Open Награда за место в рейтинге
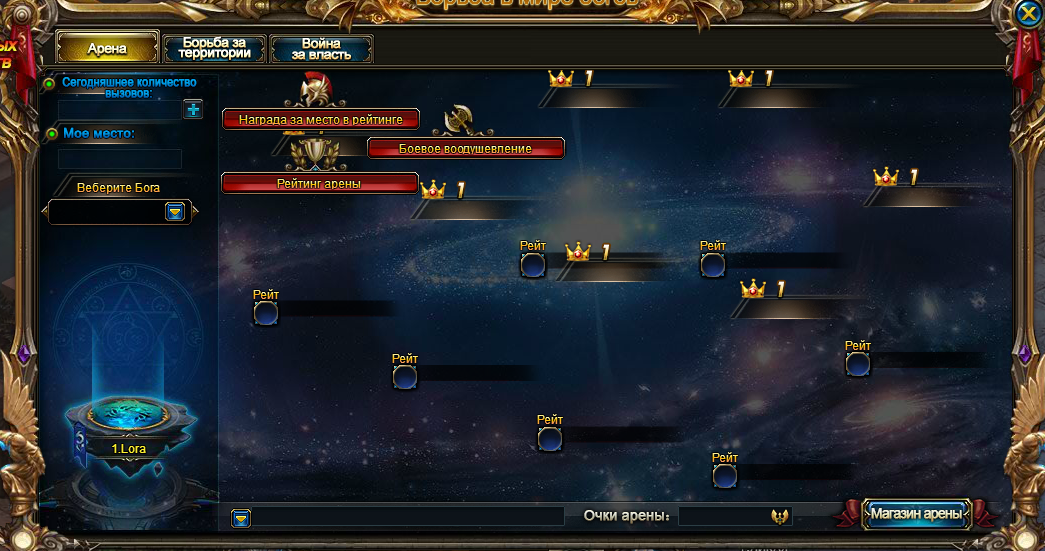 [320, 119]
